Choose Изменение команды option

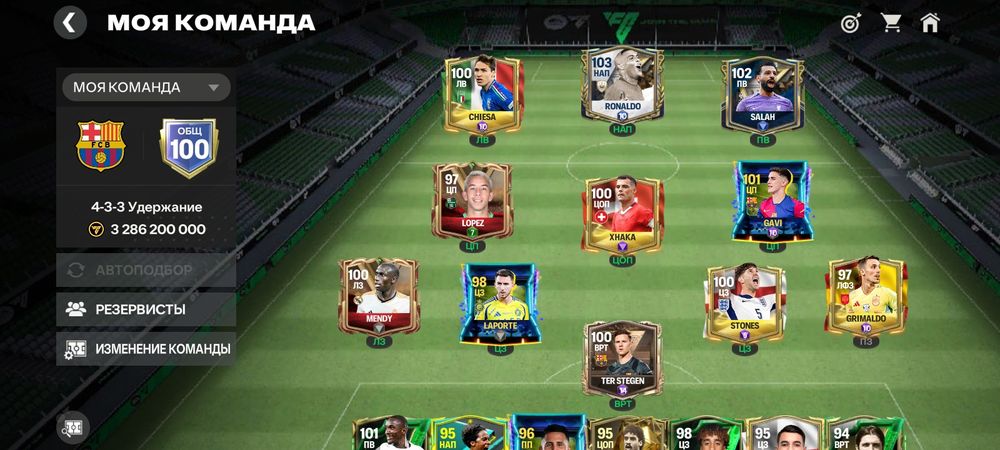pos(146,349)
